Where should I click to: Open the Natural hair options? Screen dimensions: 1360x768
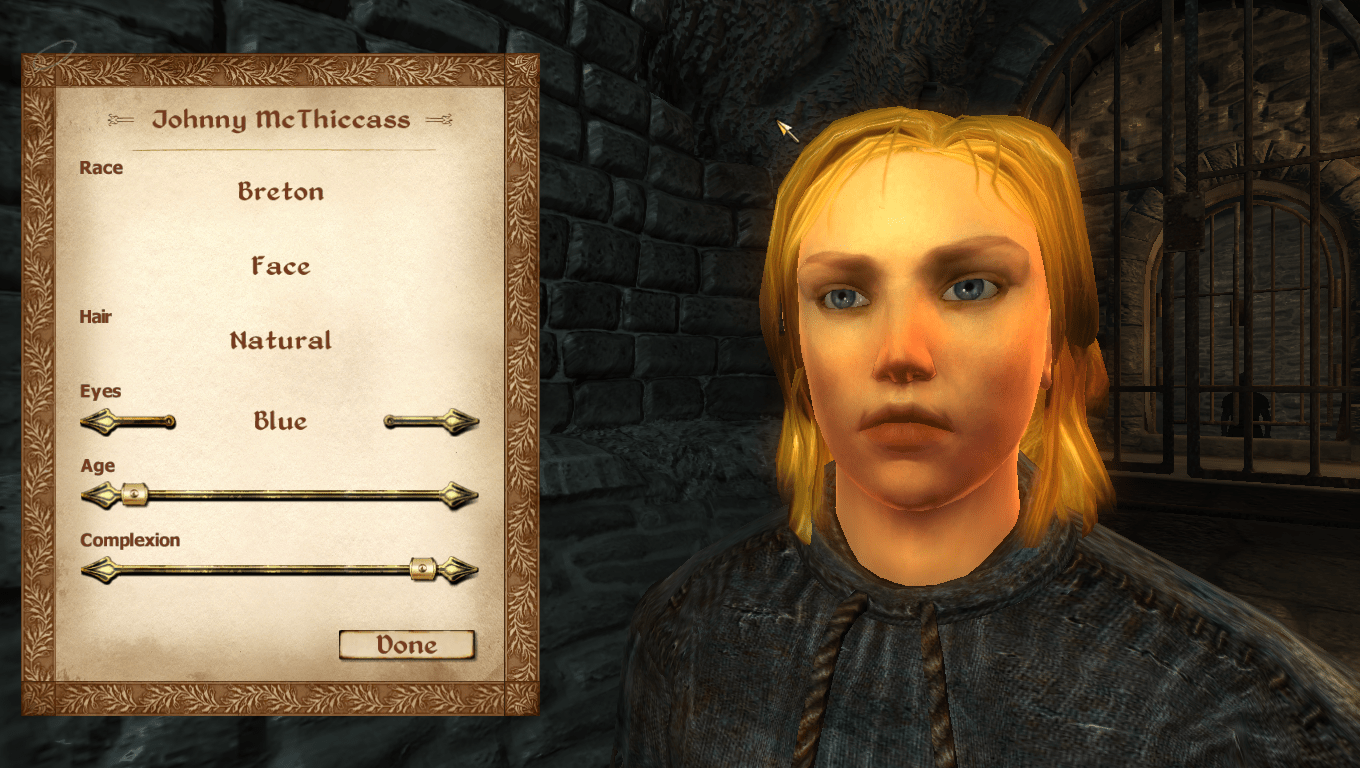pyautogui.click(x=280, y=340)
